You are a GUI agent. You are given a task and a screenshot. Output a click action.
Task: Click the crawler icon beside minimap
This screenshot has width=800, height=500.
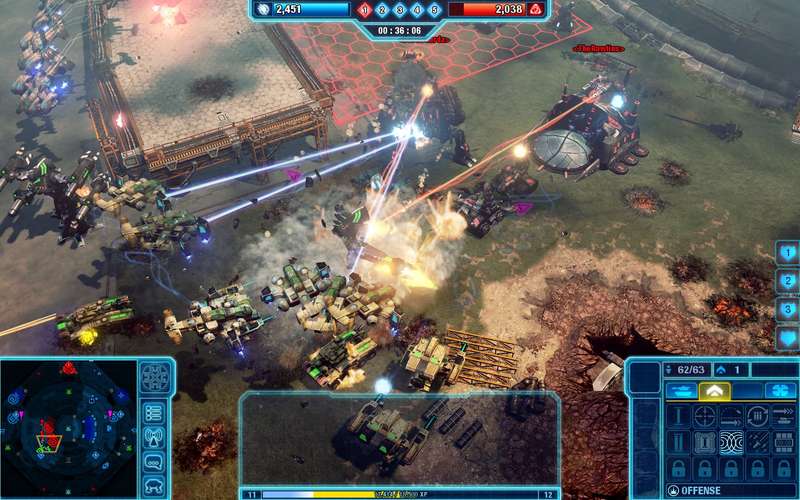click(x=154, y=485)
